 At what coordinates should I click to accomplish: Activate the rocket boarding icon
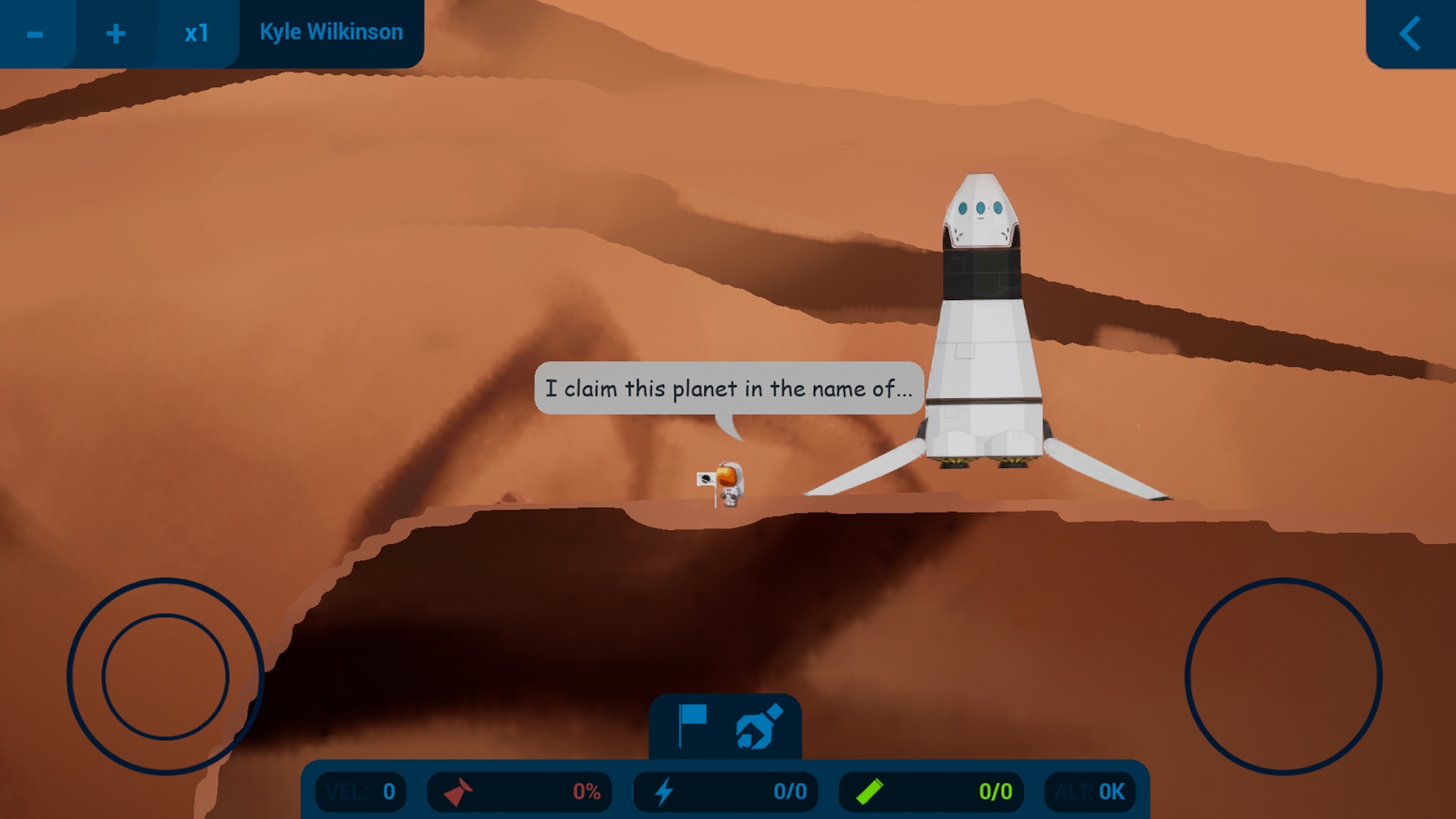(x=759, y=727)
